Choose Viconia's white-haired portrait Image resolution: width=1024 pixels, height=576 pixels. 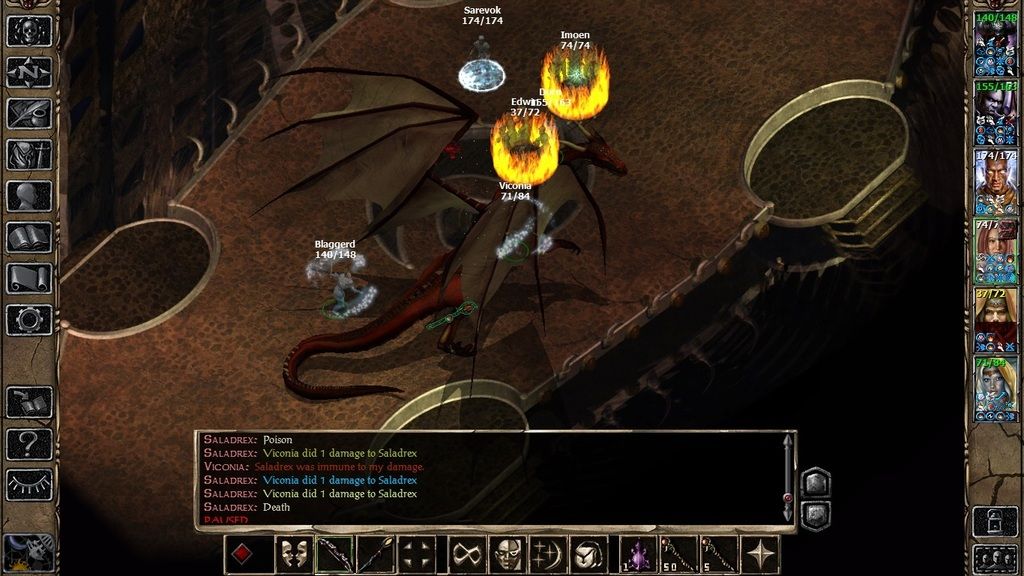[995, 389]
